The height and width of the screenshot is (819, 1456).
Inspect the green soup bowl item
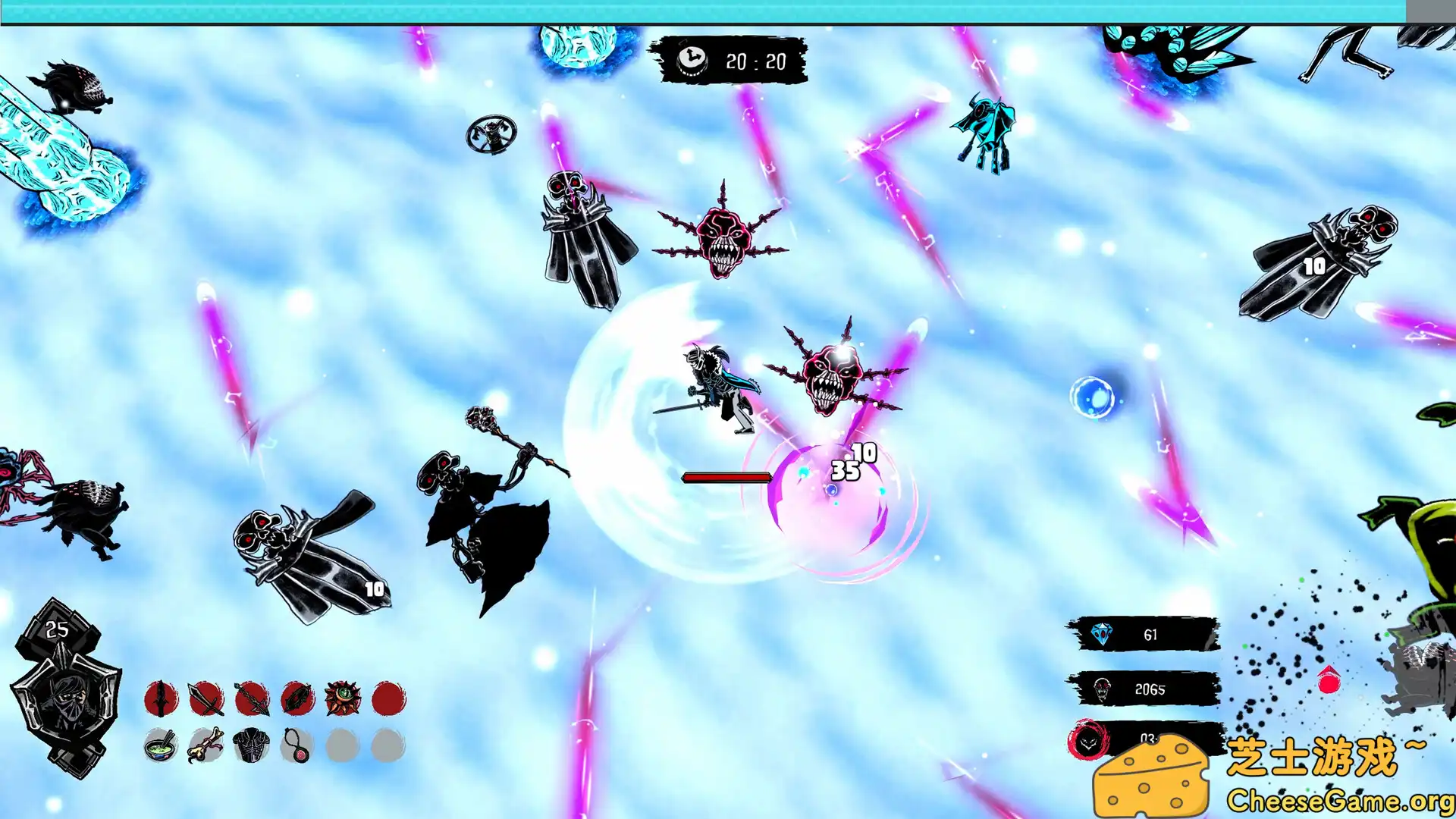161,745
